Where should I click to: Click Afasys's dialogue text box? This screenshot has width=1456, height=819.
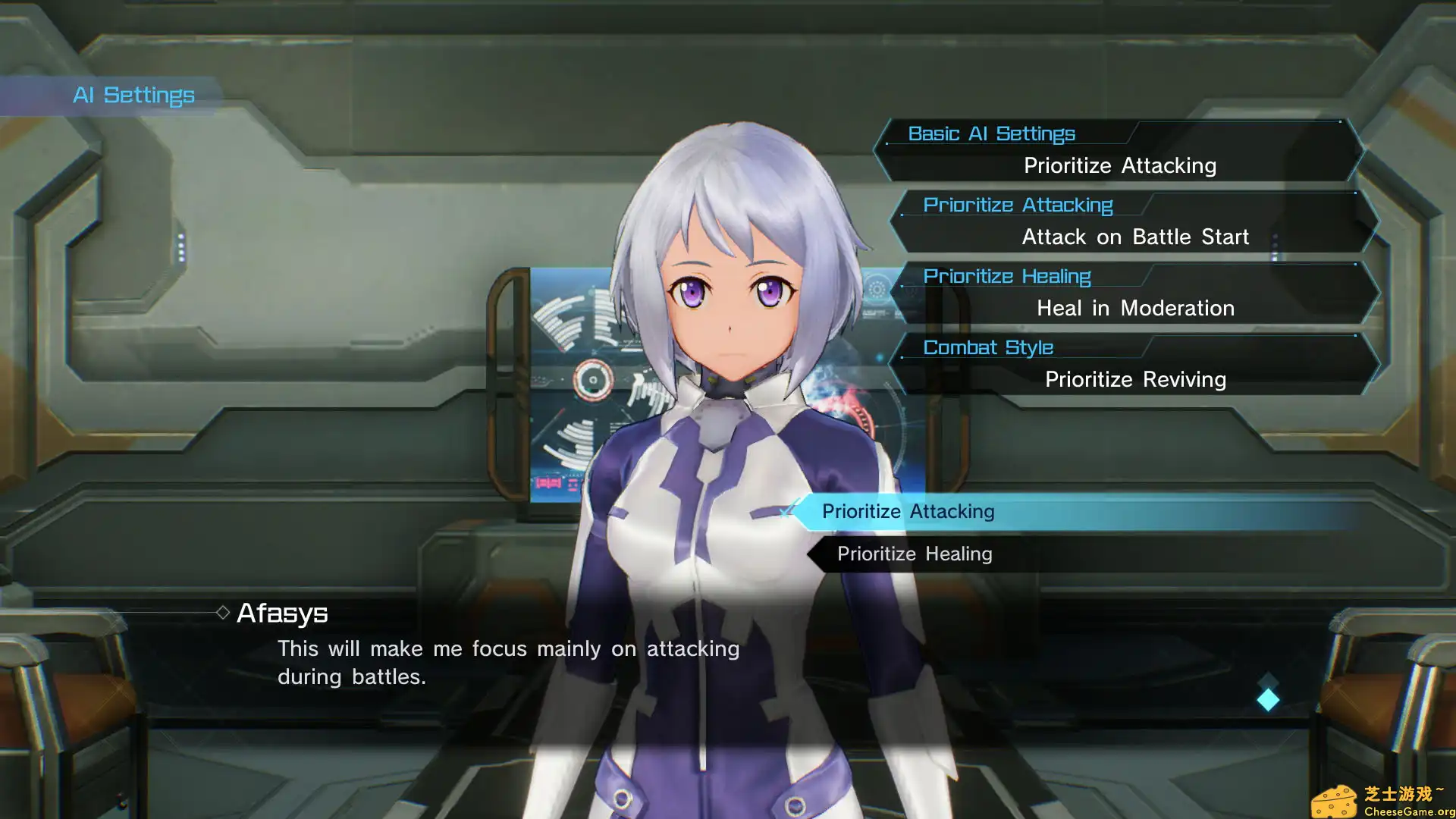[x=508, y=661]
